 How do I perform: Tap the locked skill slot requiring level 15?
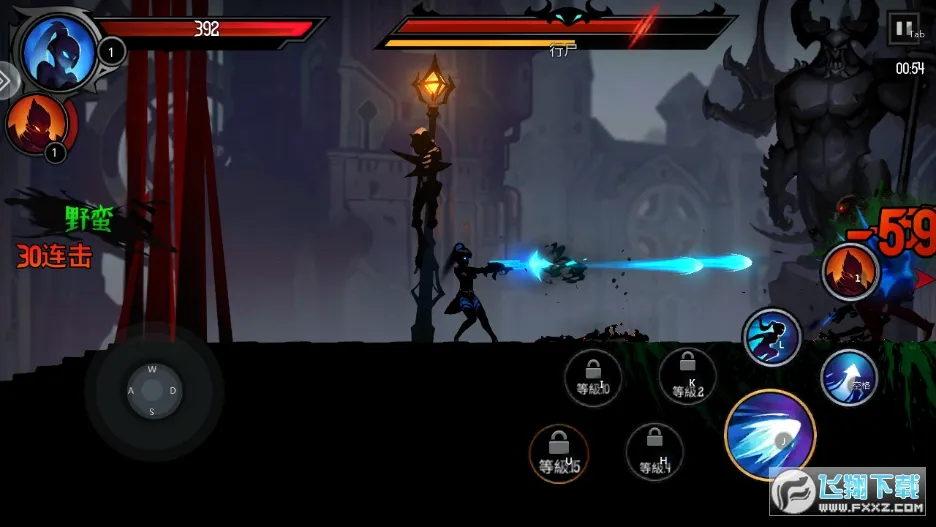pos(559,453)
